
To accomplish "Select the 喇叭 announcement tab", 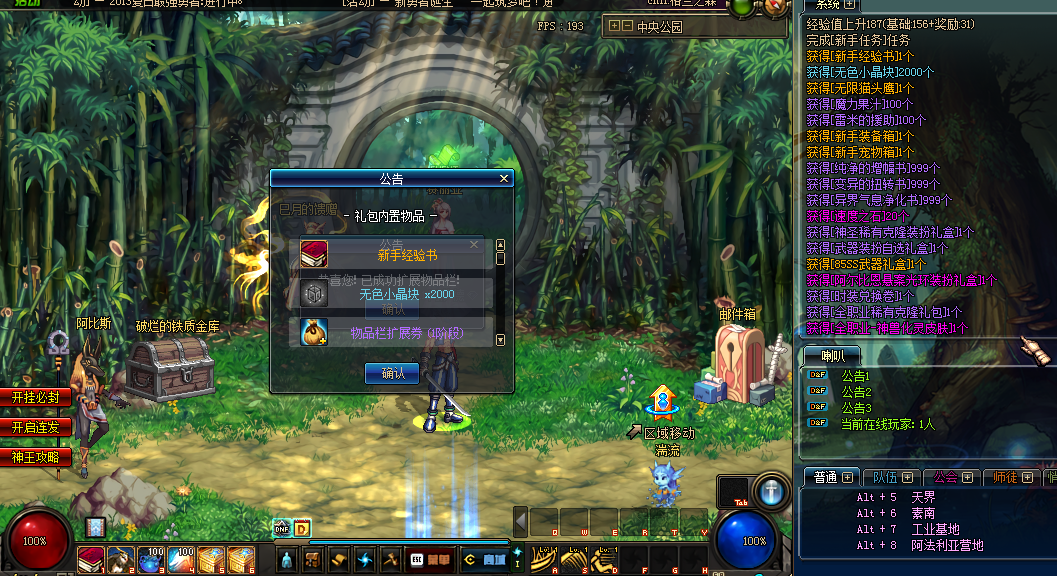I will coord(832,355).
